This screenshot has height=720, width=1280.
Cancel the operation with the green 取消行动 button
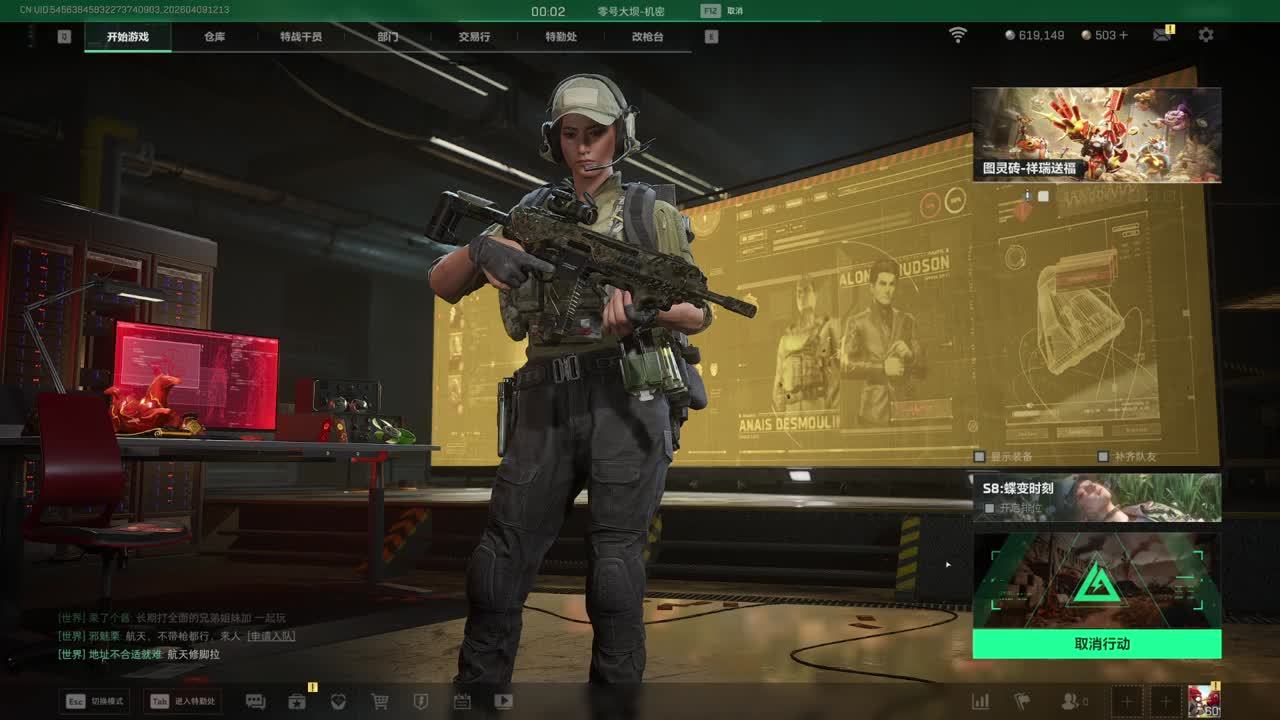tap(1097, 644)
